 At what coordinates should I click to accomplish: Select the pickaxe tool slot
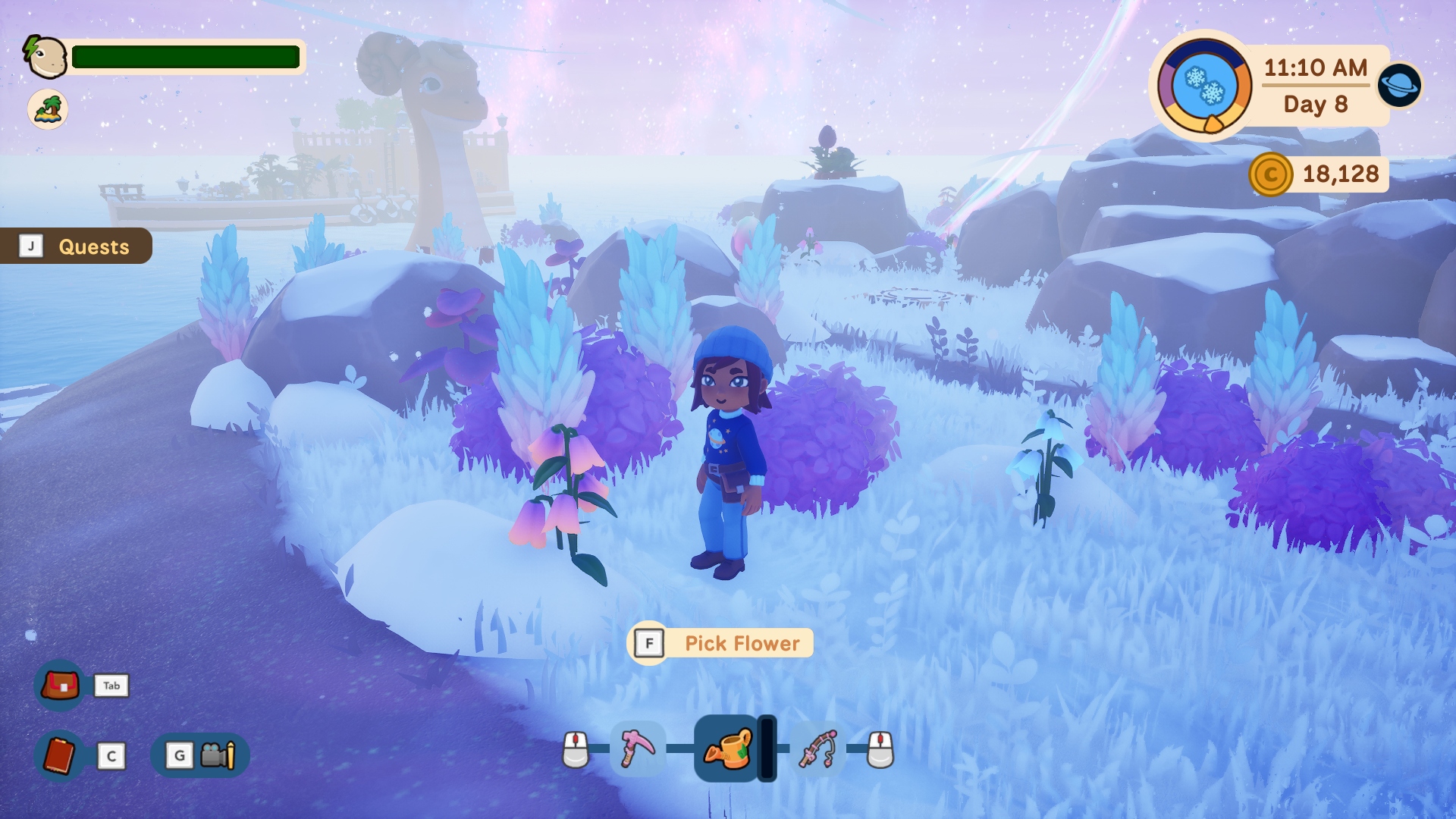pos(638,748)
